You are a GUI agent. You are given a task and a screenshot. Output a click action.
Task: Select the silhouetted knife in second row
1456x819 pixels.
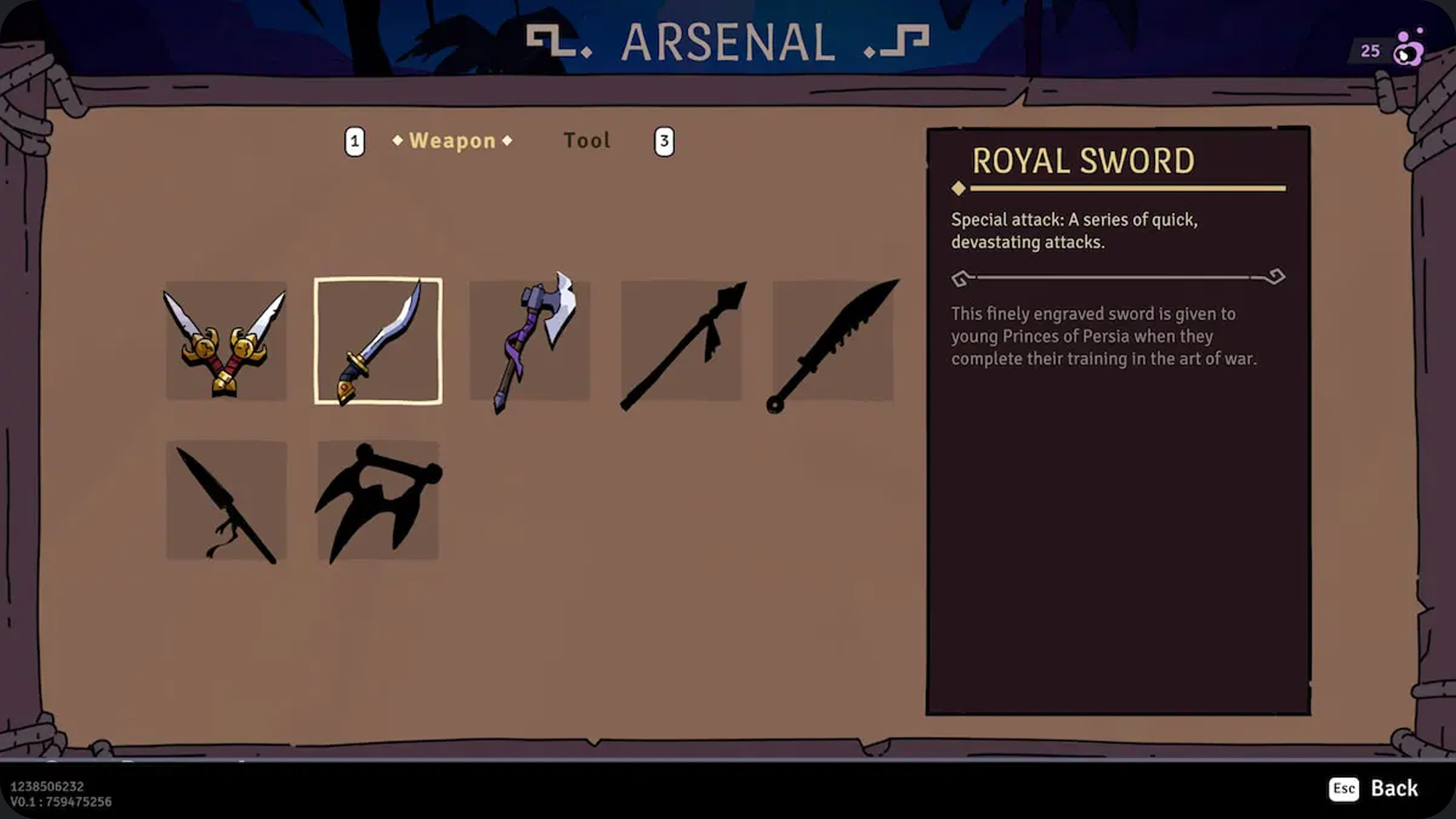pos(225,500)
